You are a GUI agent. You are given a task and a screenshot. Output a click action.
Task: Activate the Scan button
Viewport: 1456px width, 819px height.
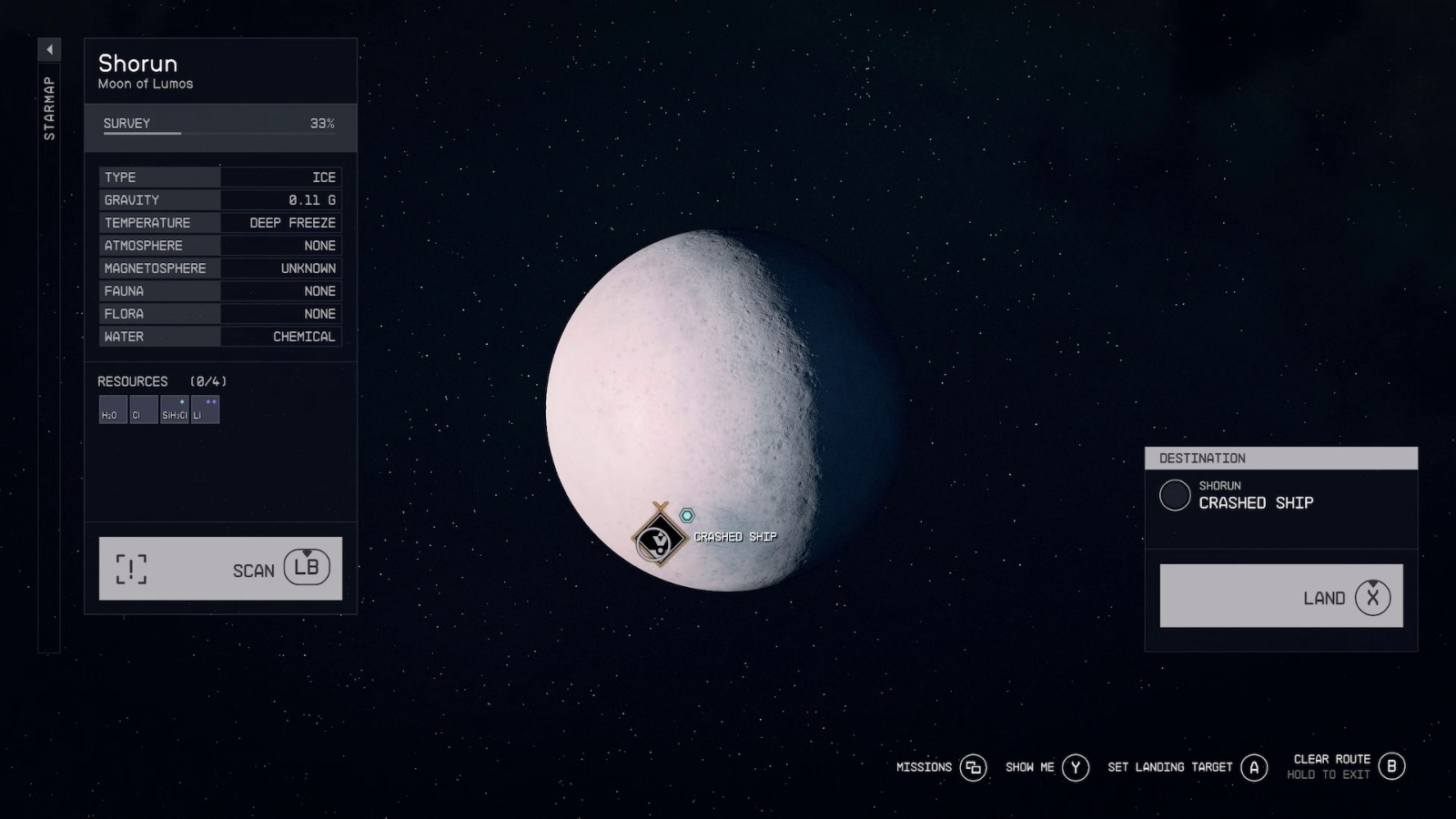pos(220,569)
